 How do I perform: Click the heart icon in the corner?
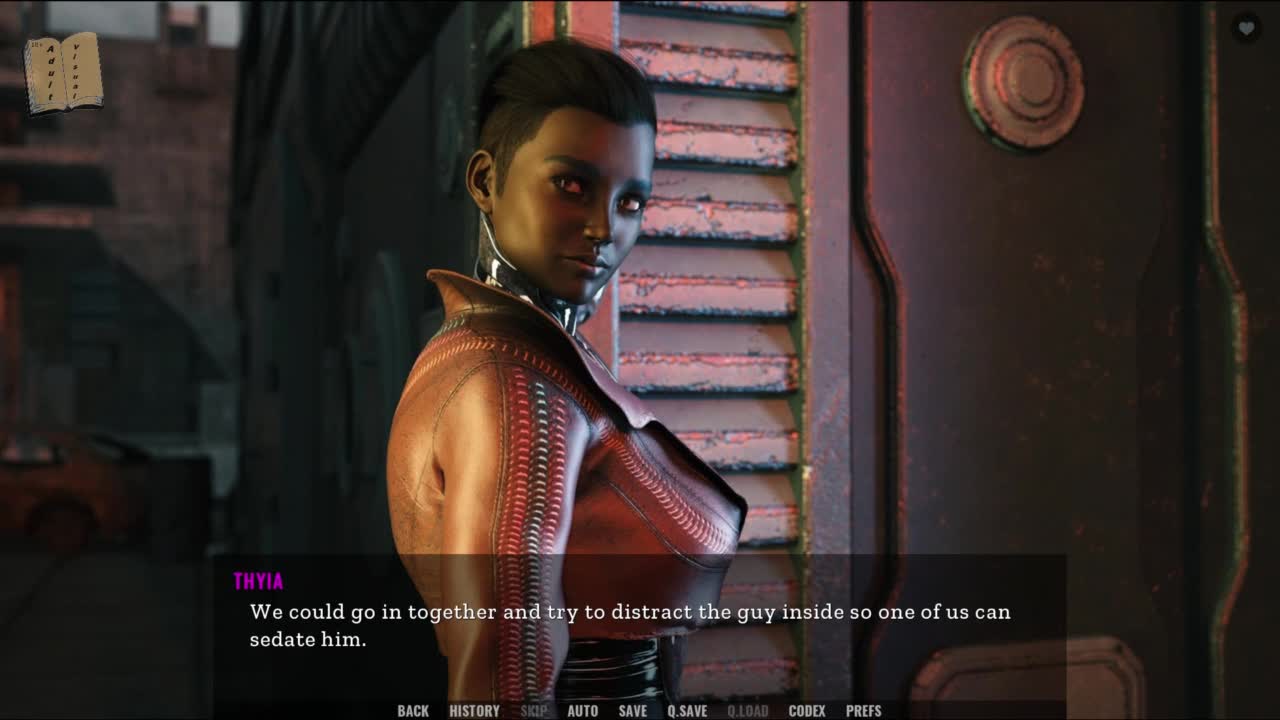coord(1246,29)
